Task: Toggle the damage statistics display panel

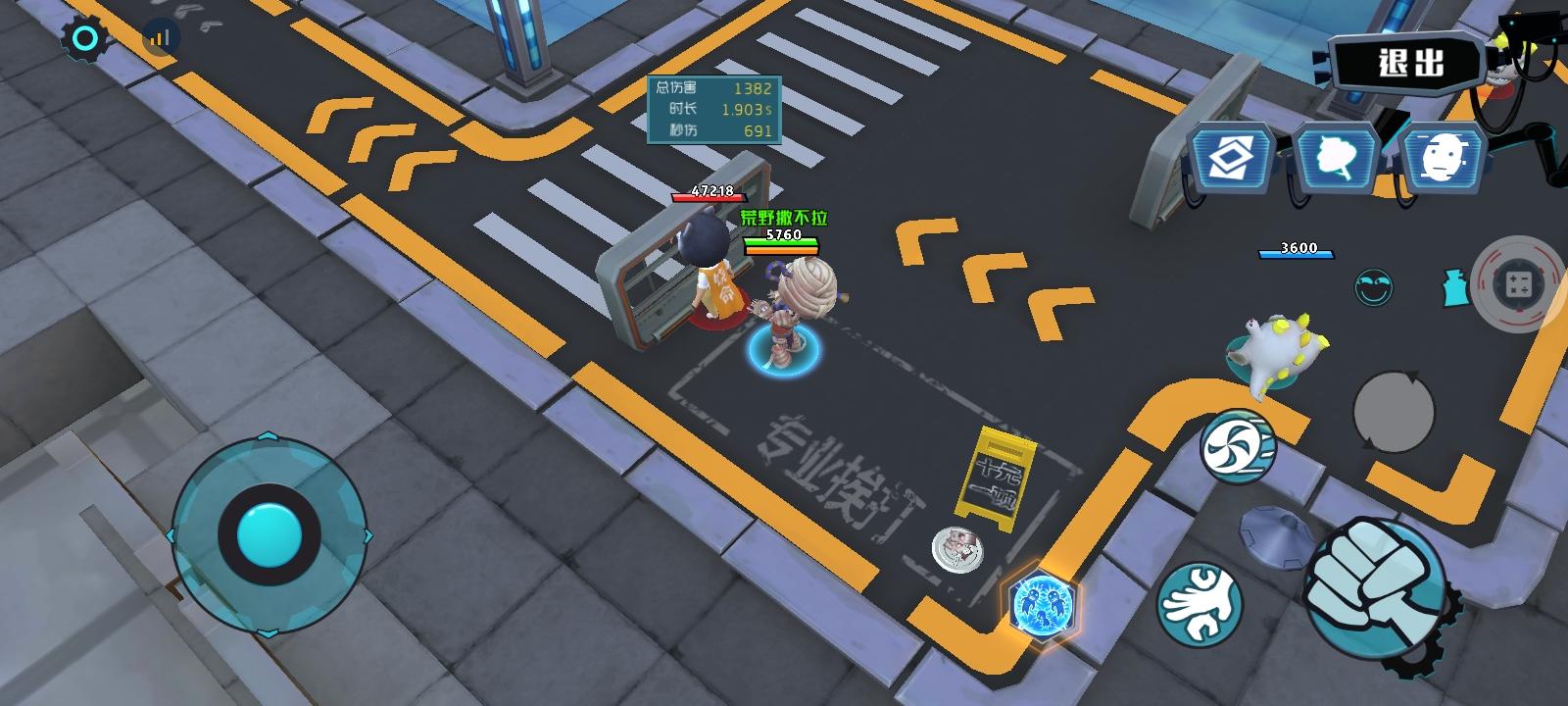Action: tap(712, 110)
